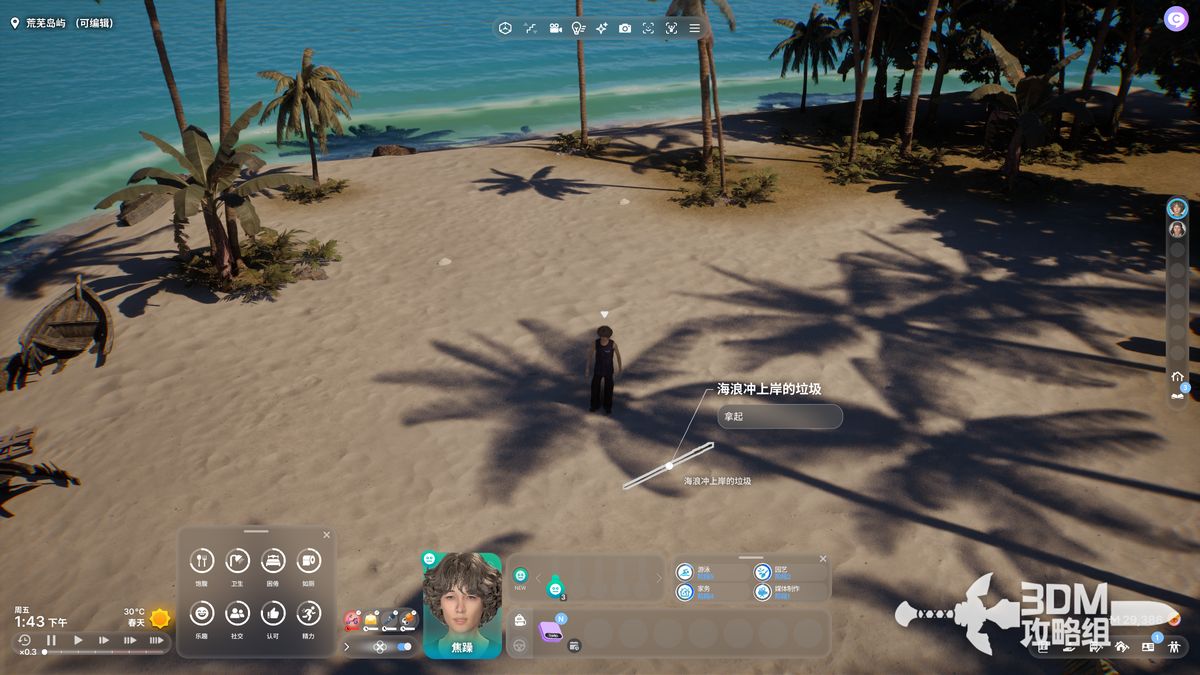1200x675 pixels.
Task: Open the backpack inventory tab
Action: (x=520, y=621)
